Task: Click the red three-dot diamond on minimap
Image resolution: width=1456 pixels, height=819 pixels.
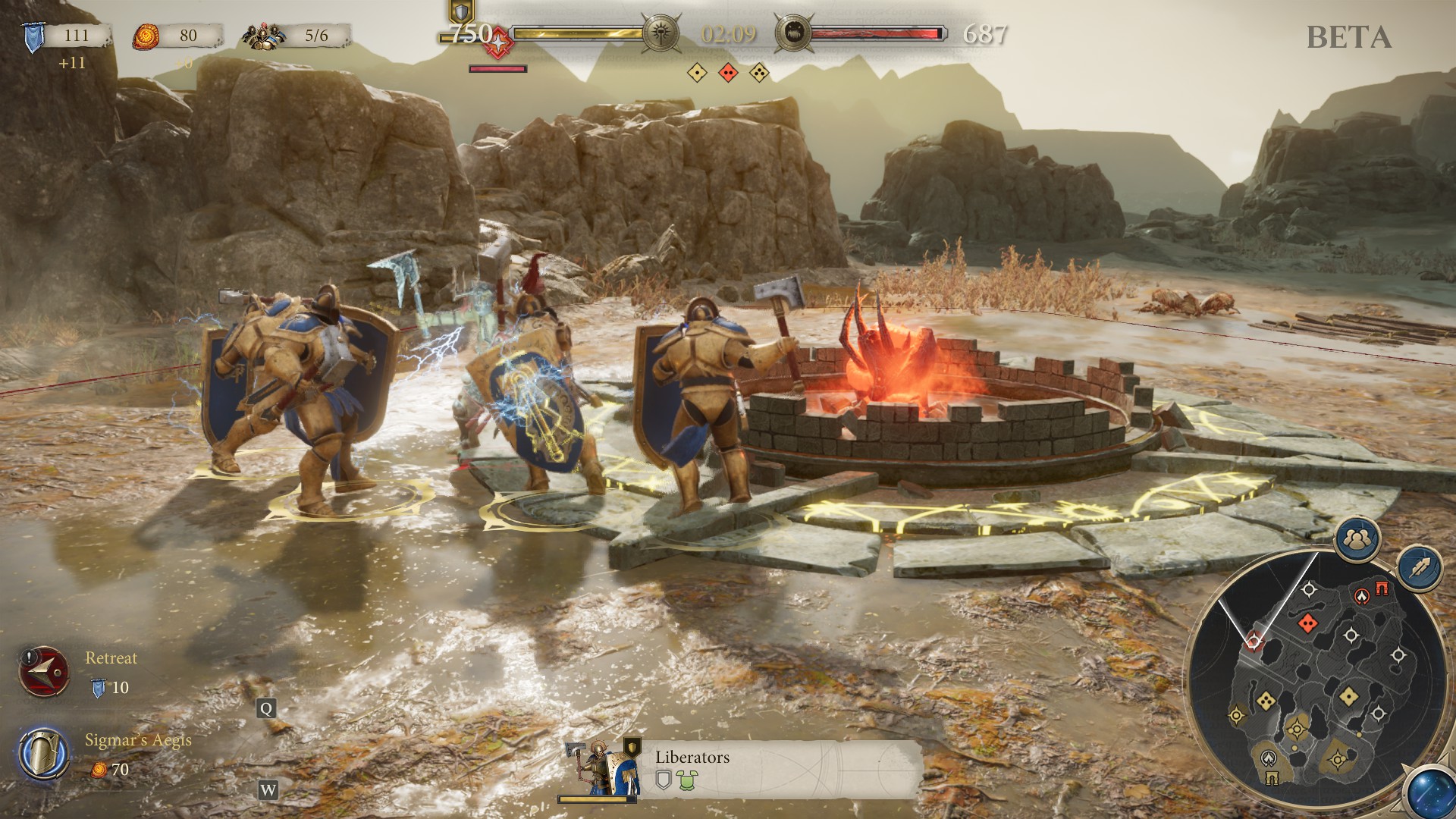Action: click(1307, 623)
